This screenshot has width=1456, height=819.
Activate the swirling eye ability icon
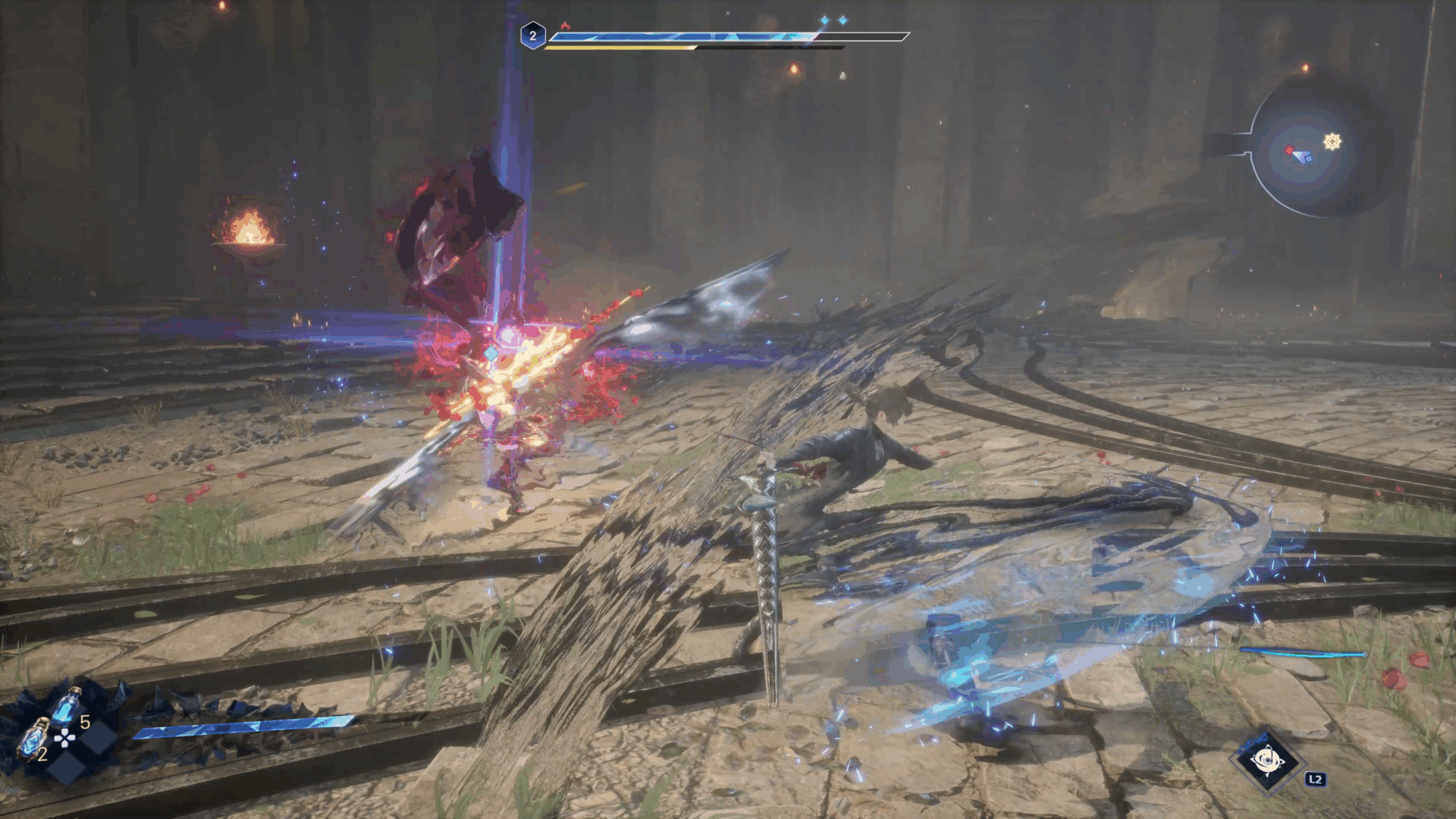(1266, 760)
